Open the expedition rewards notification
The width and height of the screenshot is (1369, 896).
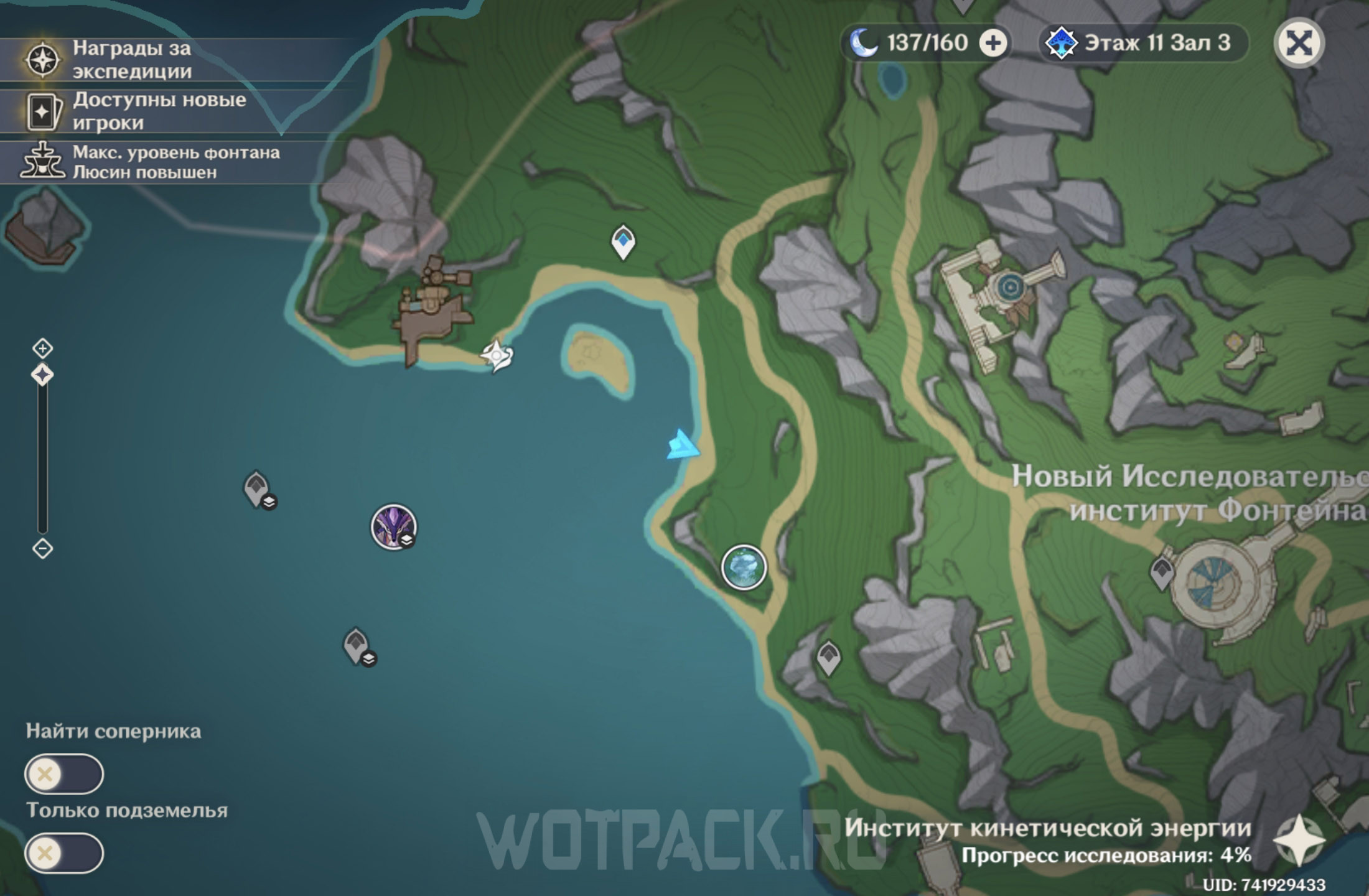pyautogui.click(x=131, y=60)
